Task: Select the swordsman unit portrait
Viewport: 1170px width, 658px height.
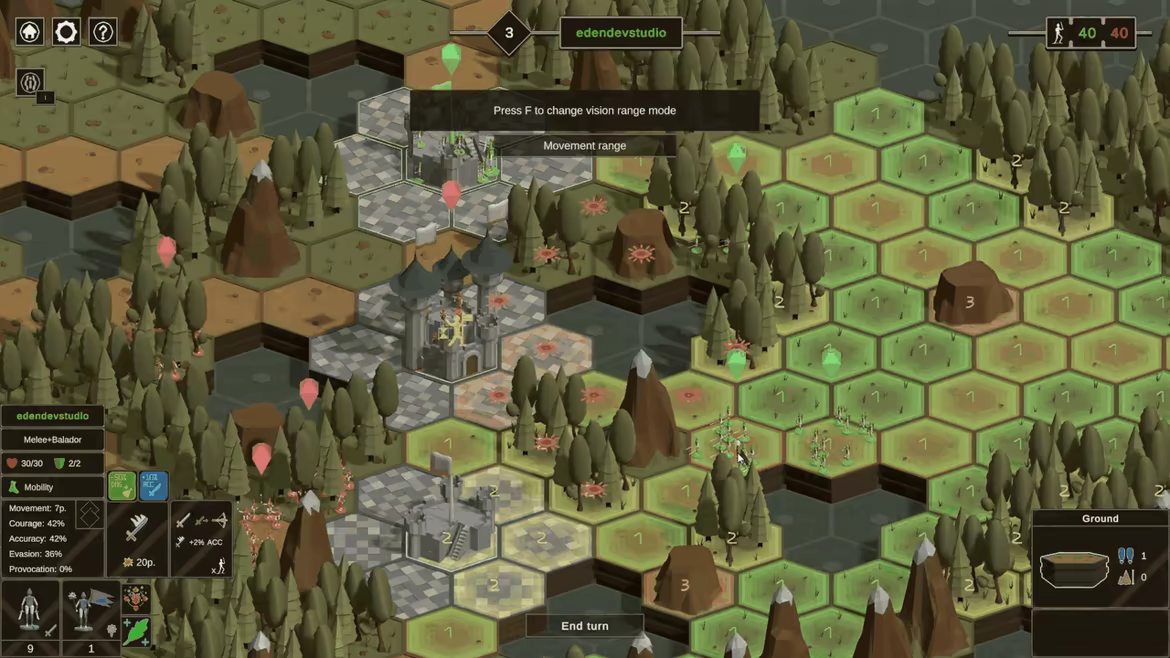Action: [x=30, y=609]
